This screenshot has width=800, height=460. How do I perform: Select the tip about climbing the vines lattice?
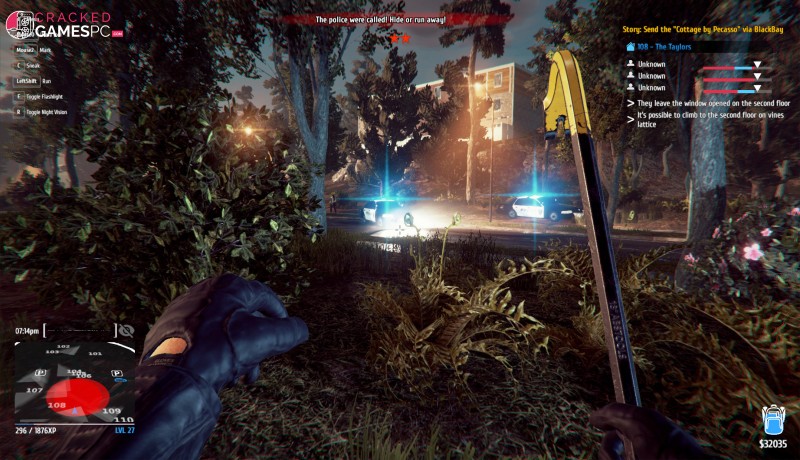tap(704, 120)
